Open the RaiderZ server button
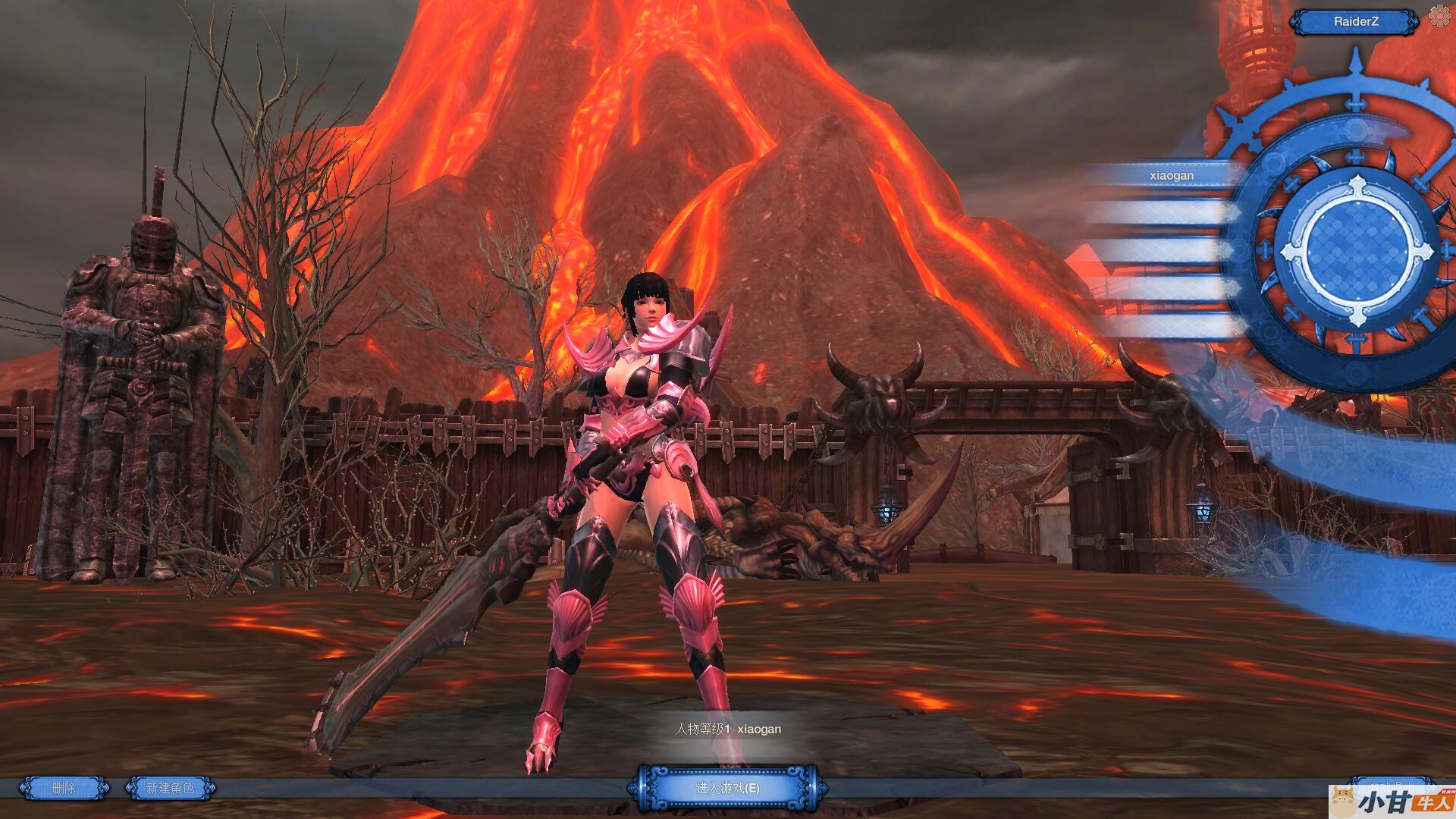 (1355, 22)
